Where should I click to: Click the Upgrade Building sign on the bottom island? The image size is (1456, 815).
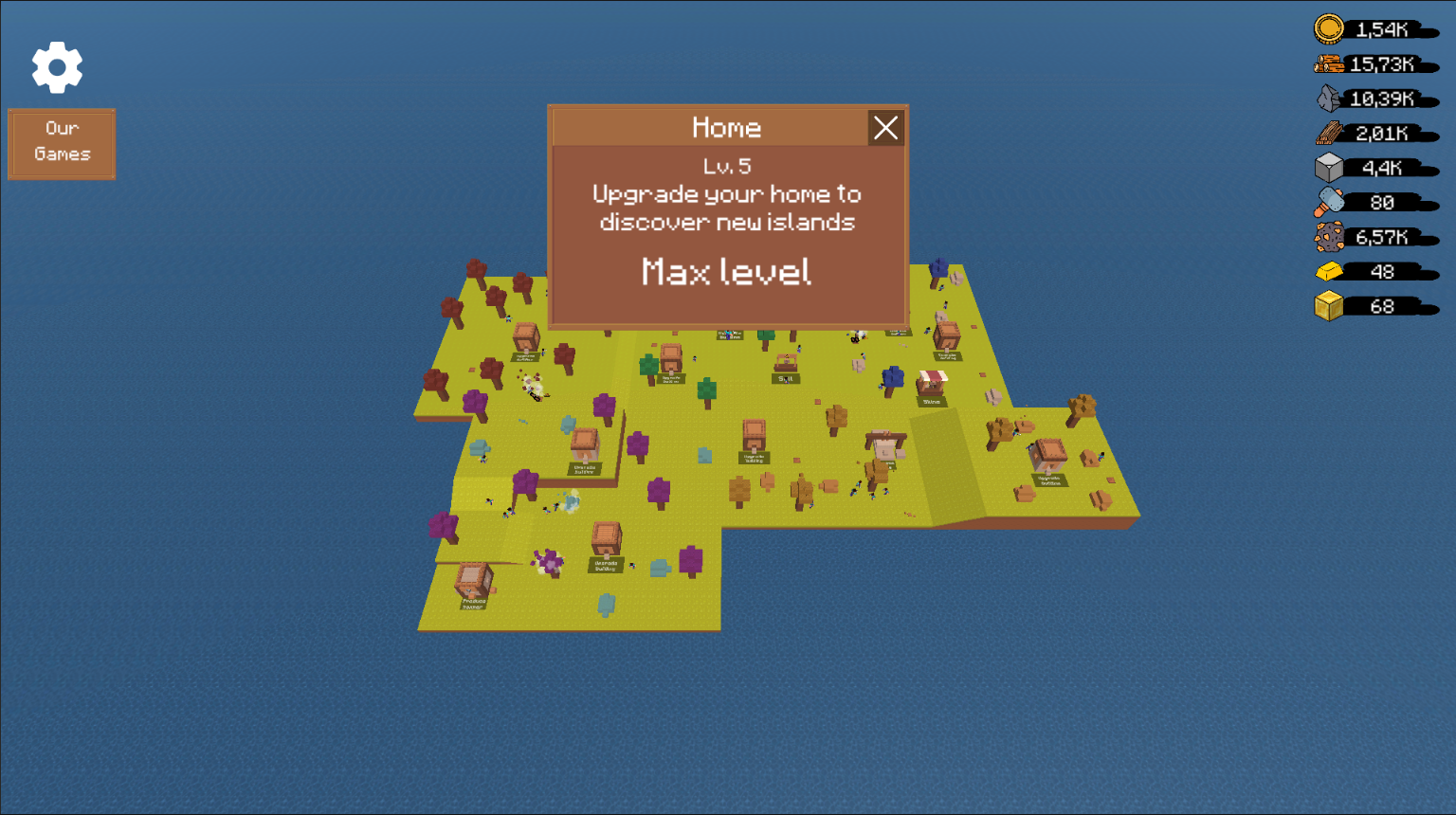click(605, 565)
